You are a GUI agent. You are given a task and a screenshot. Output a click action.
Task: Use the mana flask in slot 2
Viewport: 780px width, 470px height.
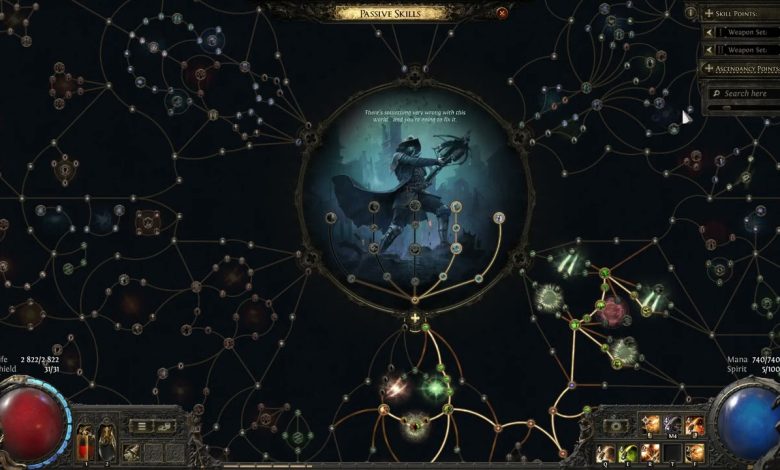106,441
